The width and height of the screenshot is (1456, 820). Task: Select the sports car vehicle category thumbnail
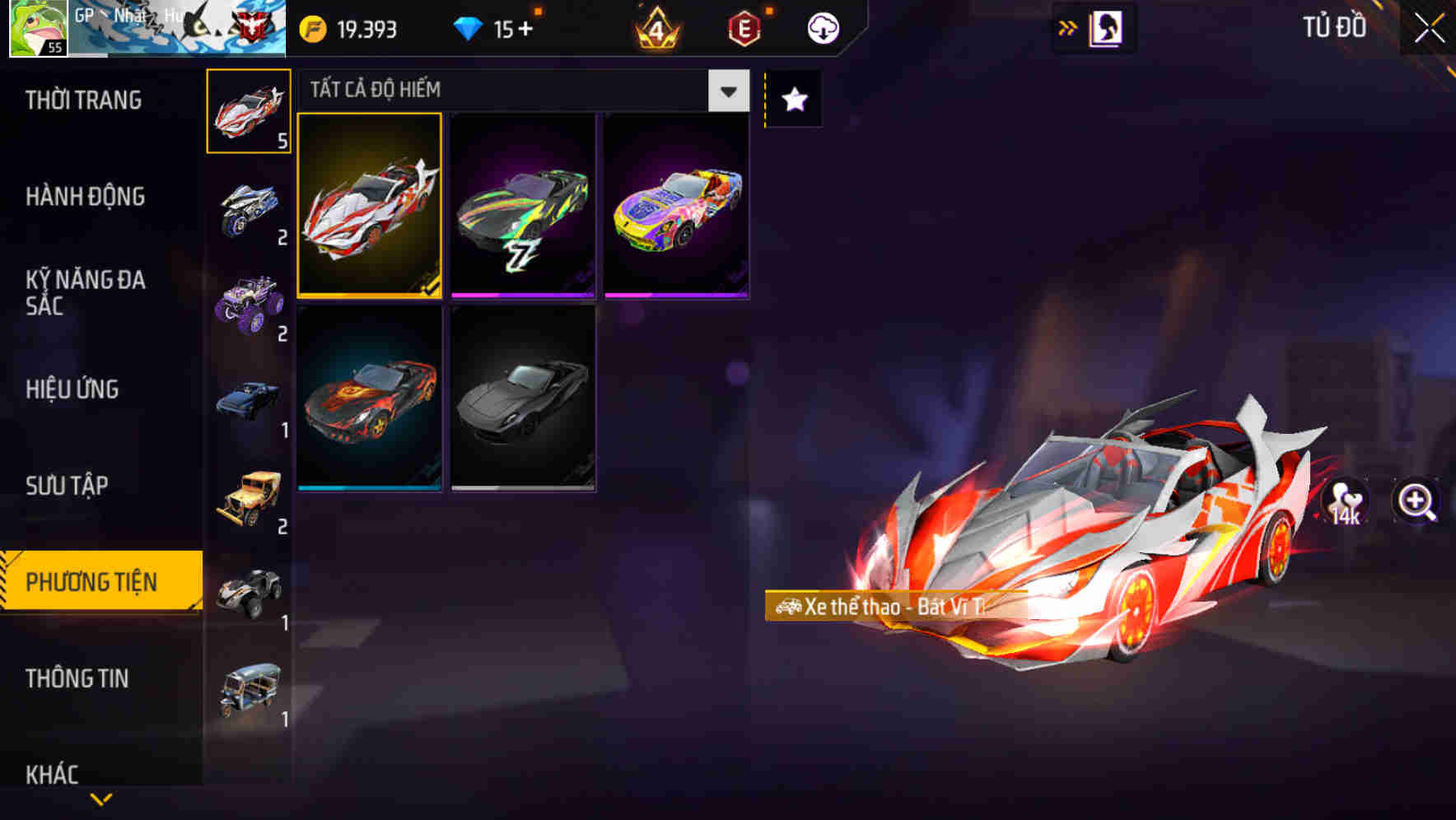click(248, 113)
